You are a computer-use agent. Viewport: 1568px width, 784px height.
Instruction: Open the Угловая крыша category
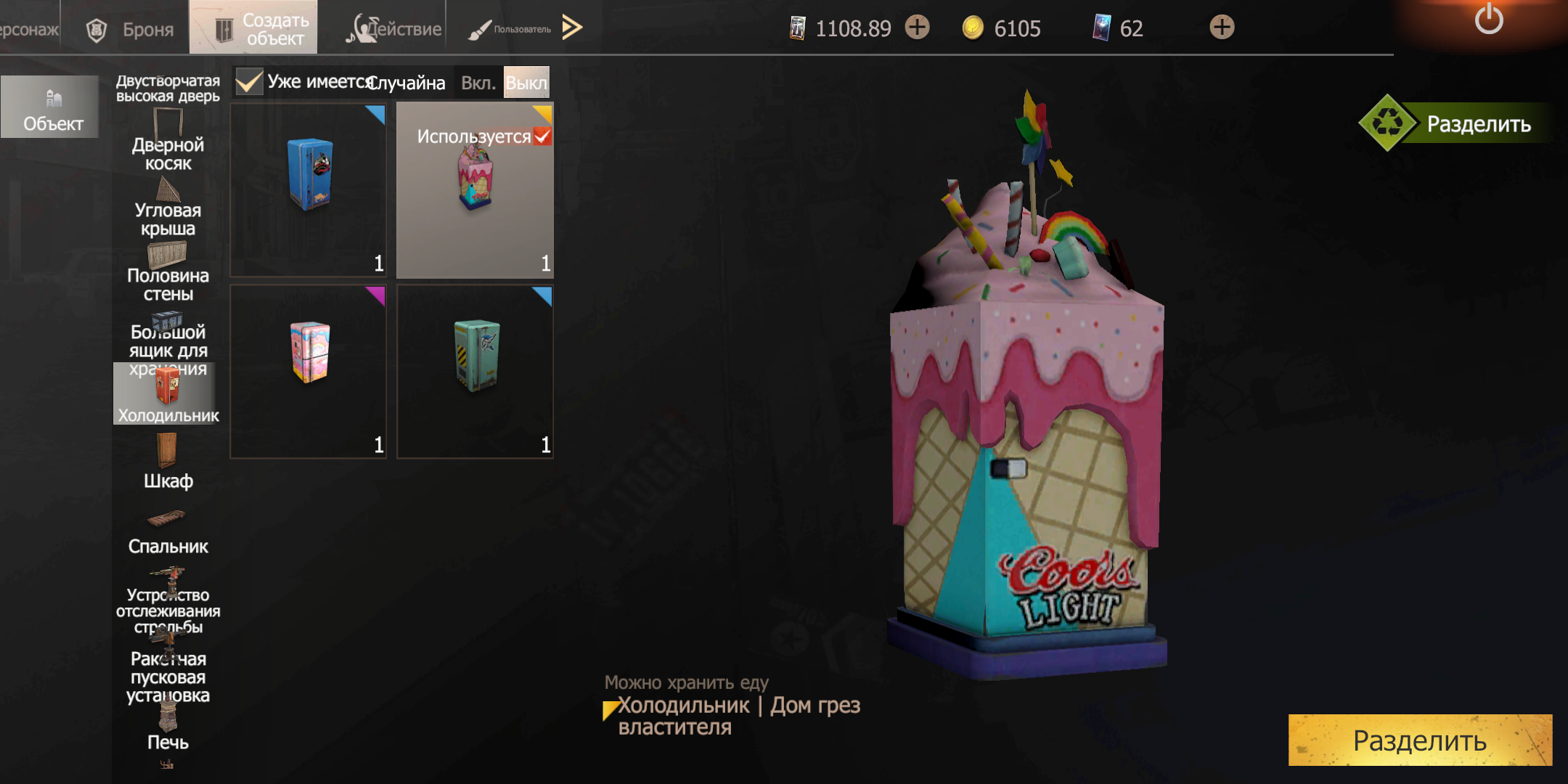click(168, 211)
